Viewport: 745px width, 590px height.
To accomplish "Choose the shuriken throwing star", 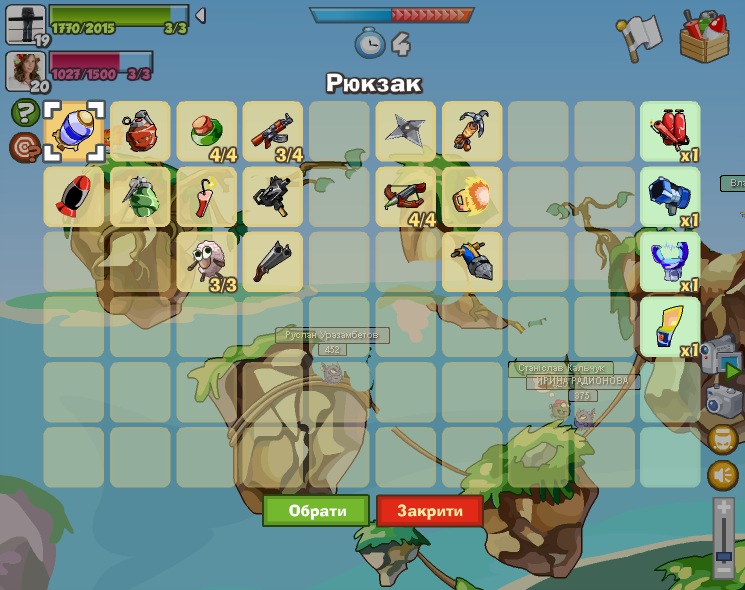I will (x=405, y=131).
